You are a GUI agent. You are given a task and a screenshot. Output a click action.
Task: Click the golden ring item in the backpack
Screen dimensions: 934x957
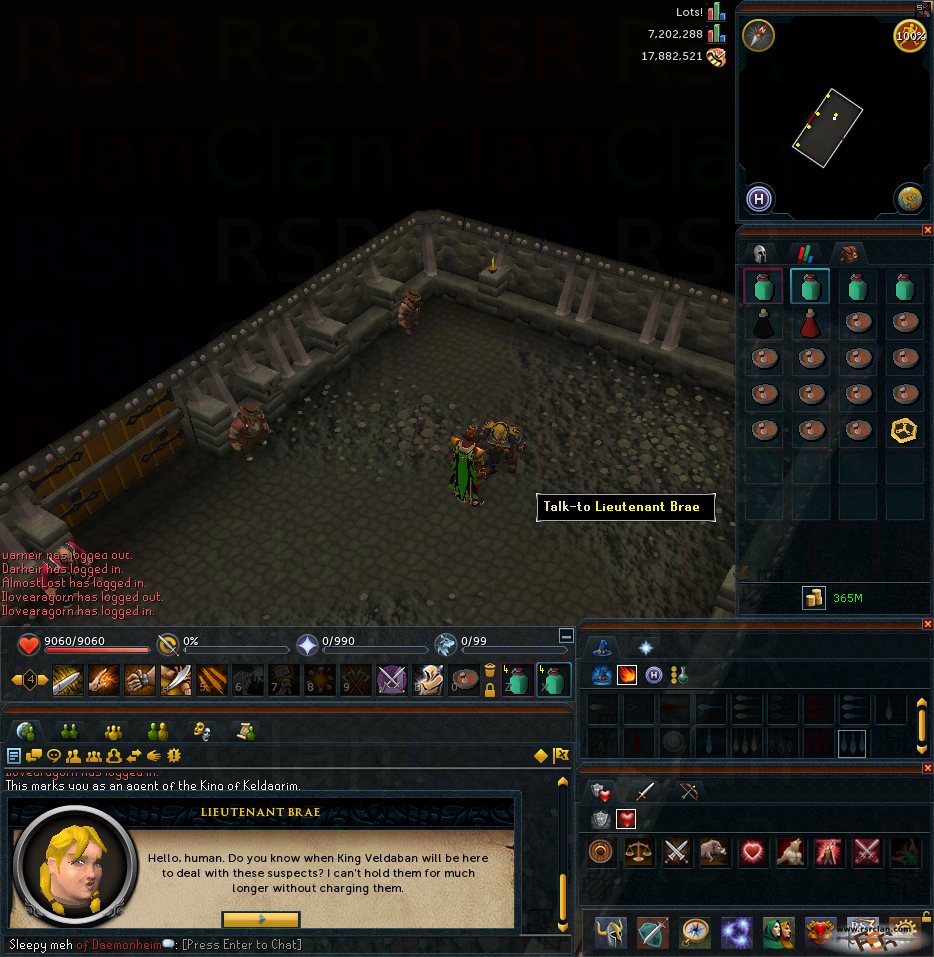click(x=904, y=431)
